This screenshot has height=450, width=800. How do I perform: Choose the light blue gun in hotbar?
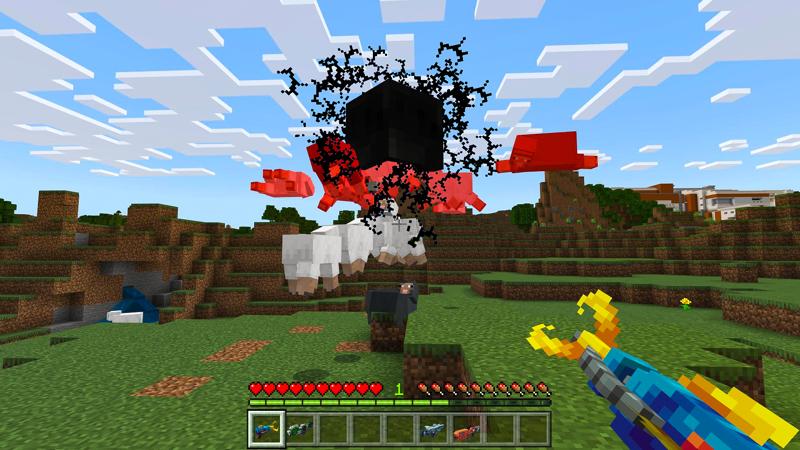(x=434, y=429)
